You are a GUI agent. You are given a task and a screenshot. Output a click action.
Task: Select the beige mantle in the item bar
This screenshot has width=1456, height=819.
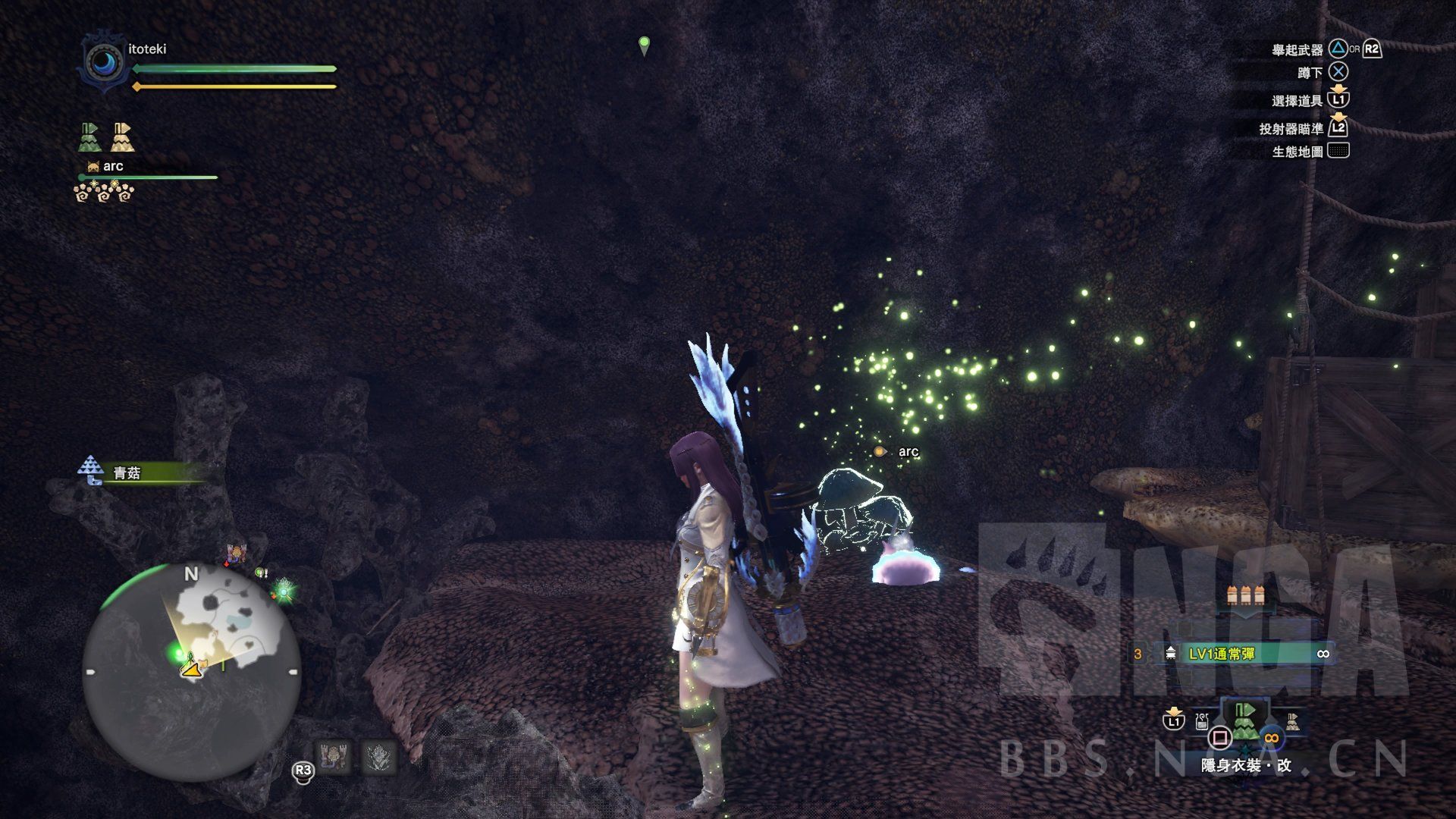[1292, 721]
